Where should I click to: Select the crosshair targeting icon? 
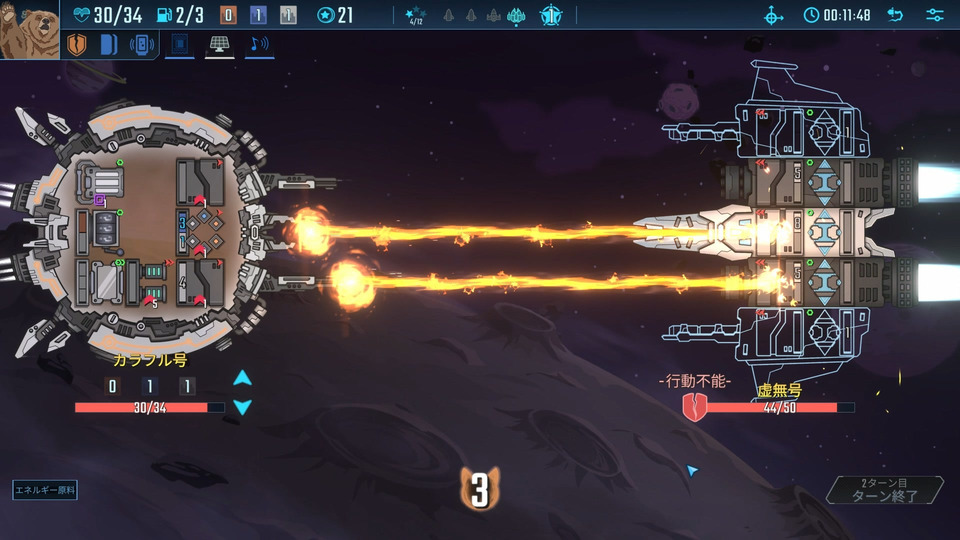click(774, 15)
